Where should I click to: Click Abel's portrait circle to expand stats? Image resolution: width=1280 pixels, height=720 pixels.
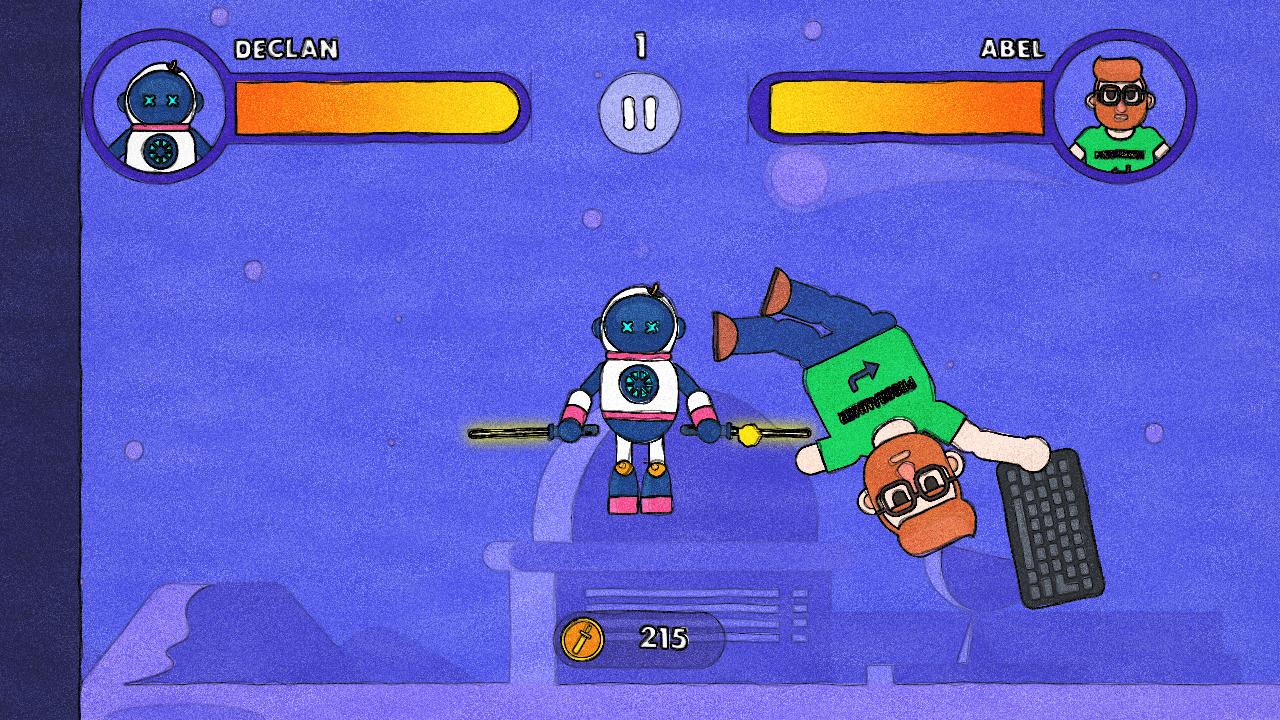(x=1122, y=113)
